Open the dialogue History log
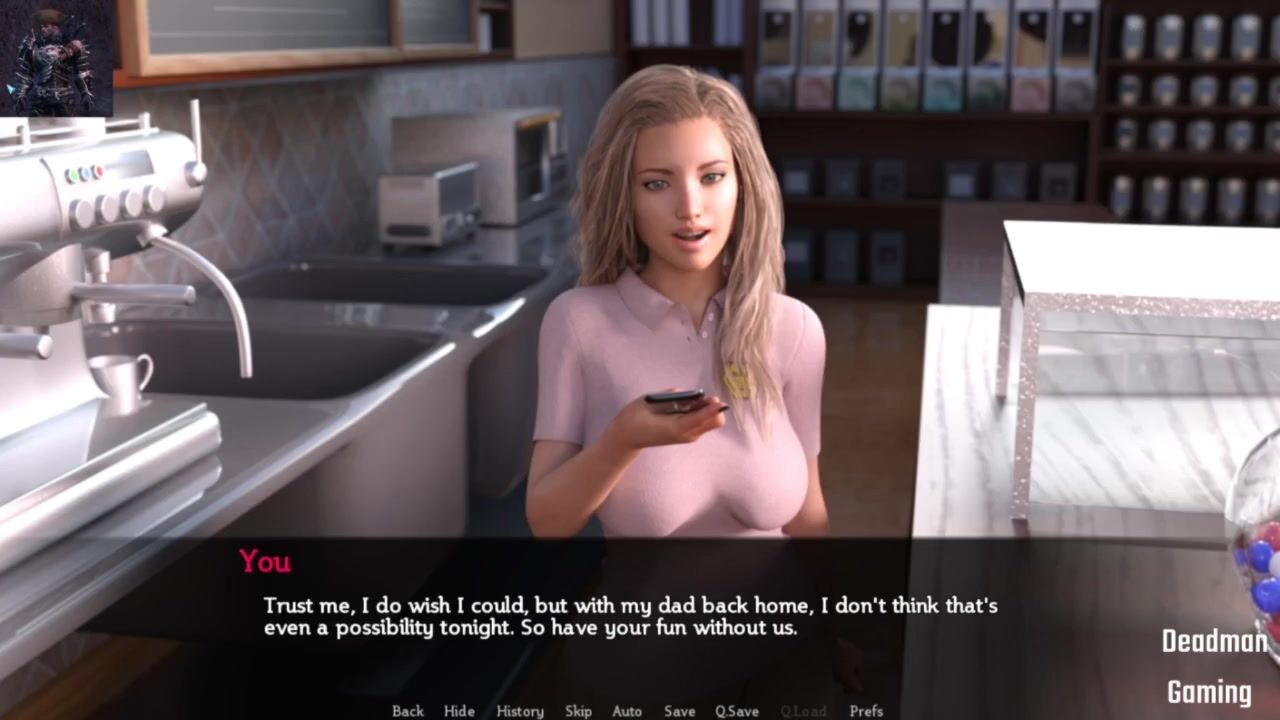1280x720 pixels. point(520,711)
